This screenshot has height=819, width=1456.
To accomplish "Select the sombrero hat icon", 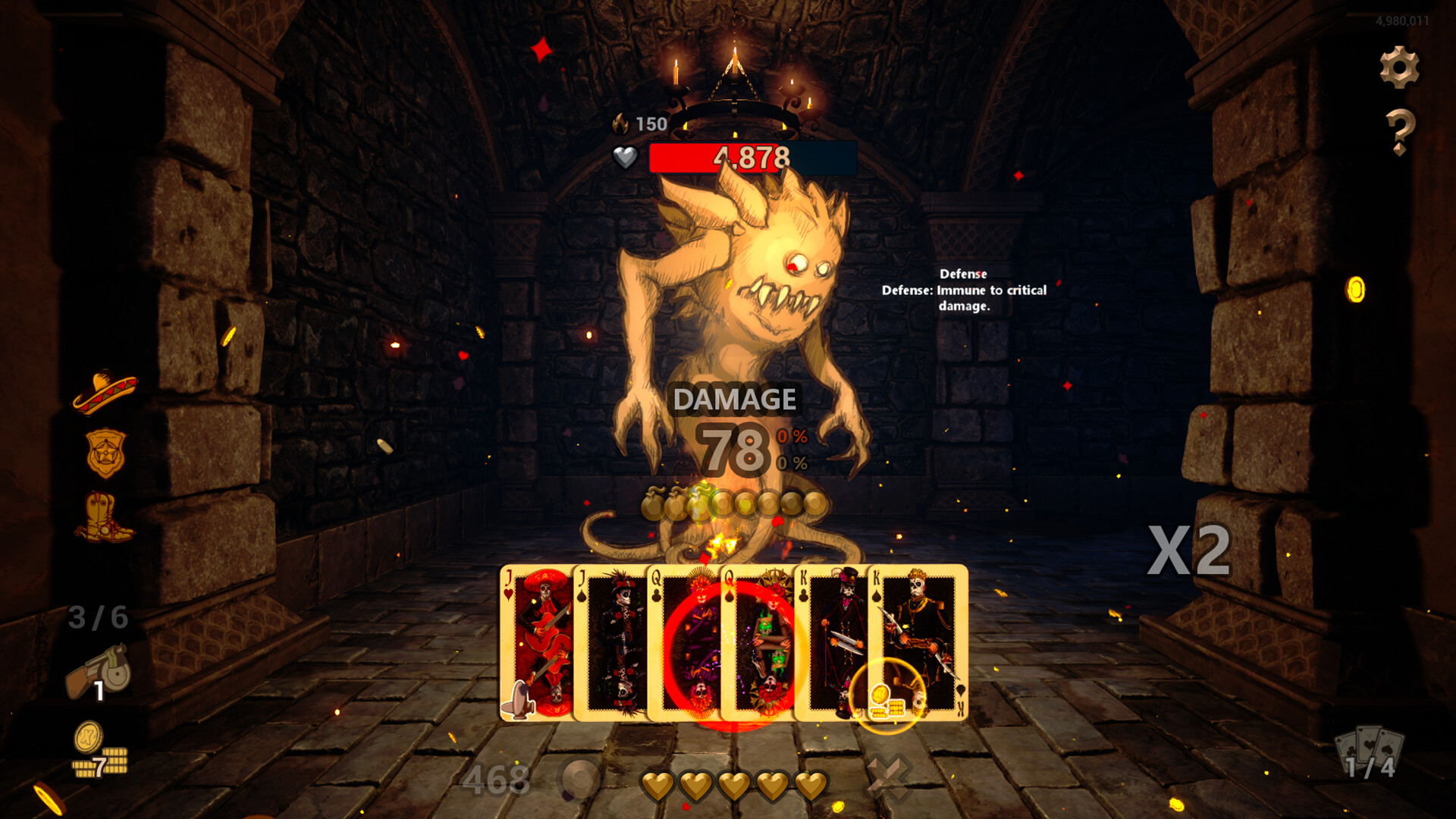I will click(104, 388).
